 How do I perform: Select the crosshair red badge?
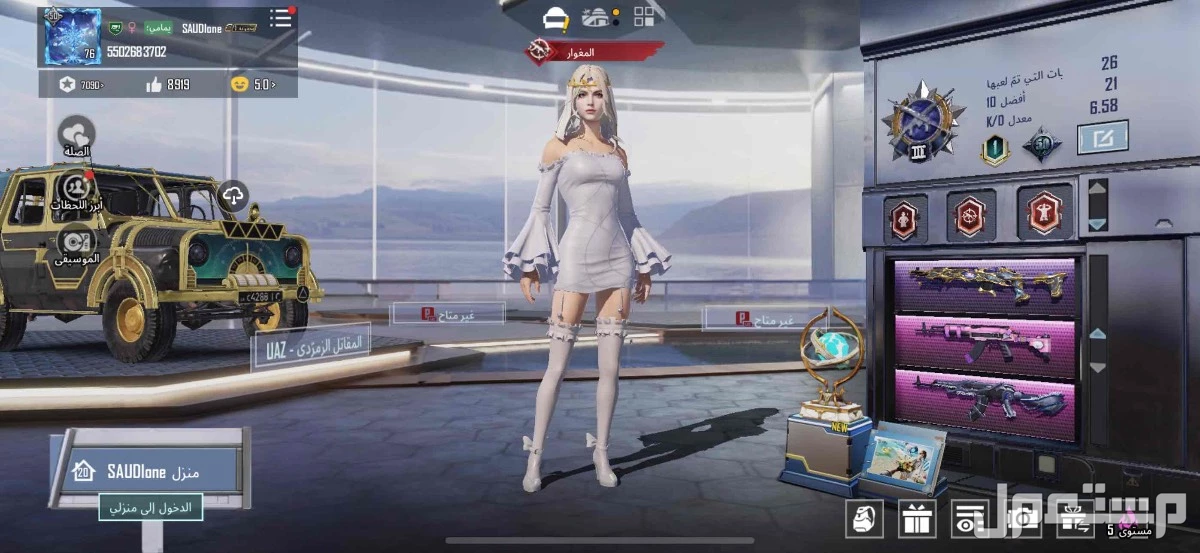click(970, 216)
